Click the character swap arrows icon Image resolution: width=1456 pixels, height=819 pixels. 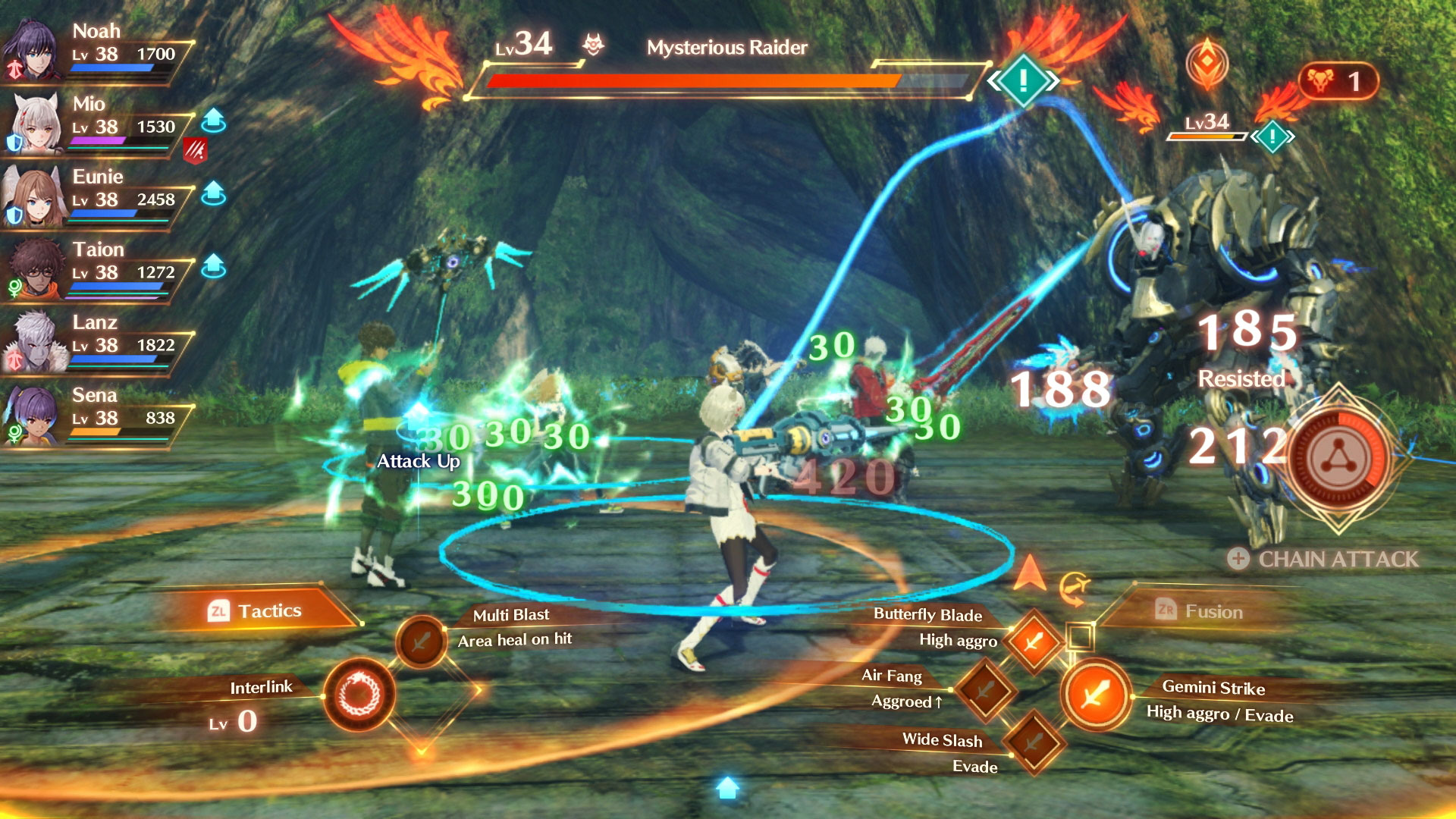(x=1074, y=588)
